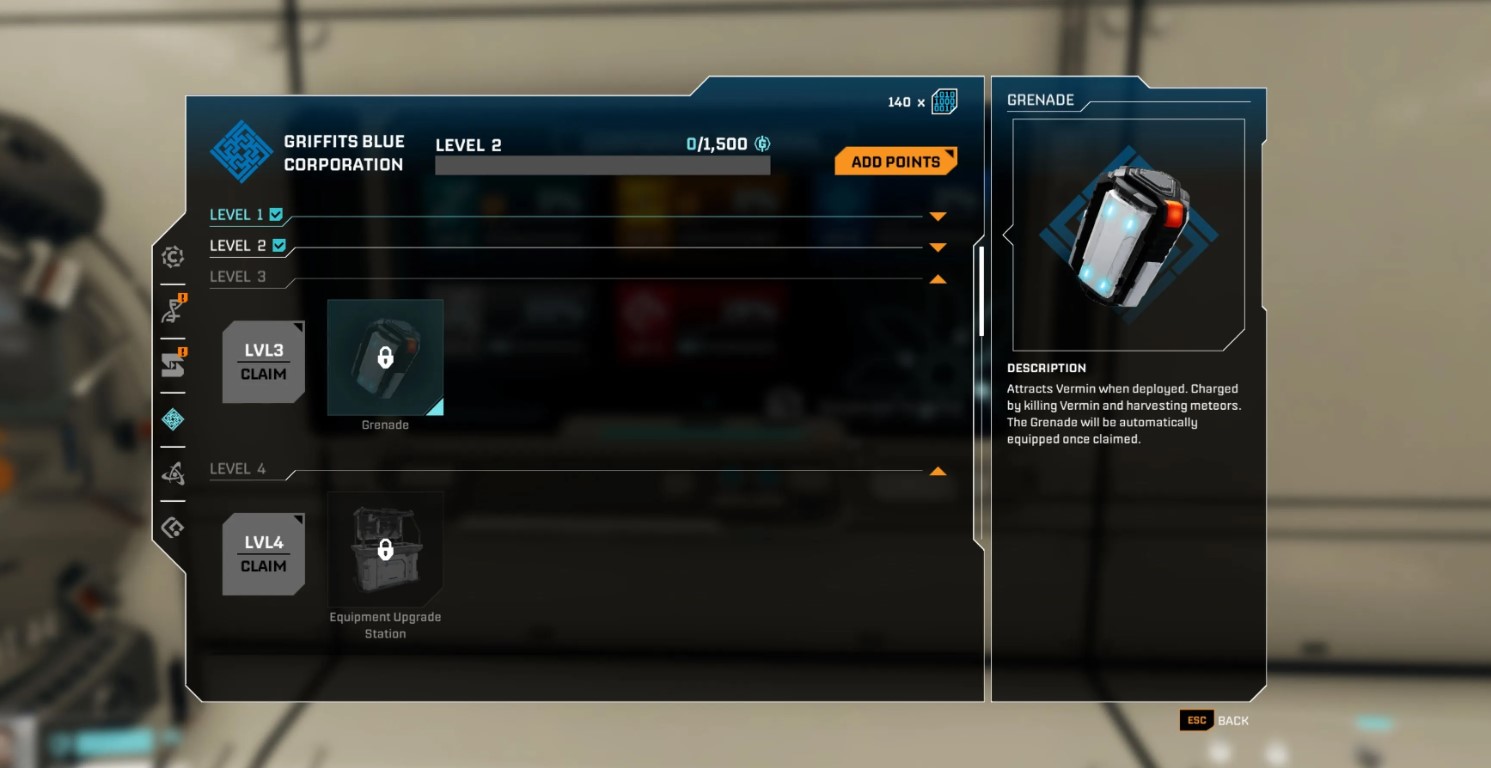Select the Equipment Upgrade Station reward tile
The height and width of the screenshot is (768, 1491).
(x=385, y=549)
